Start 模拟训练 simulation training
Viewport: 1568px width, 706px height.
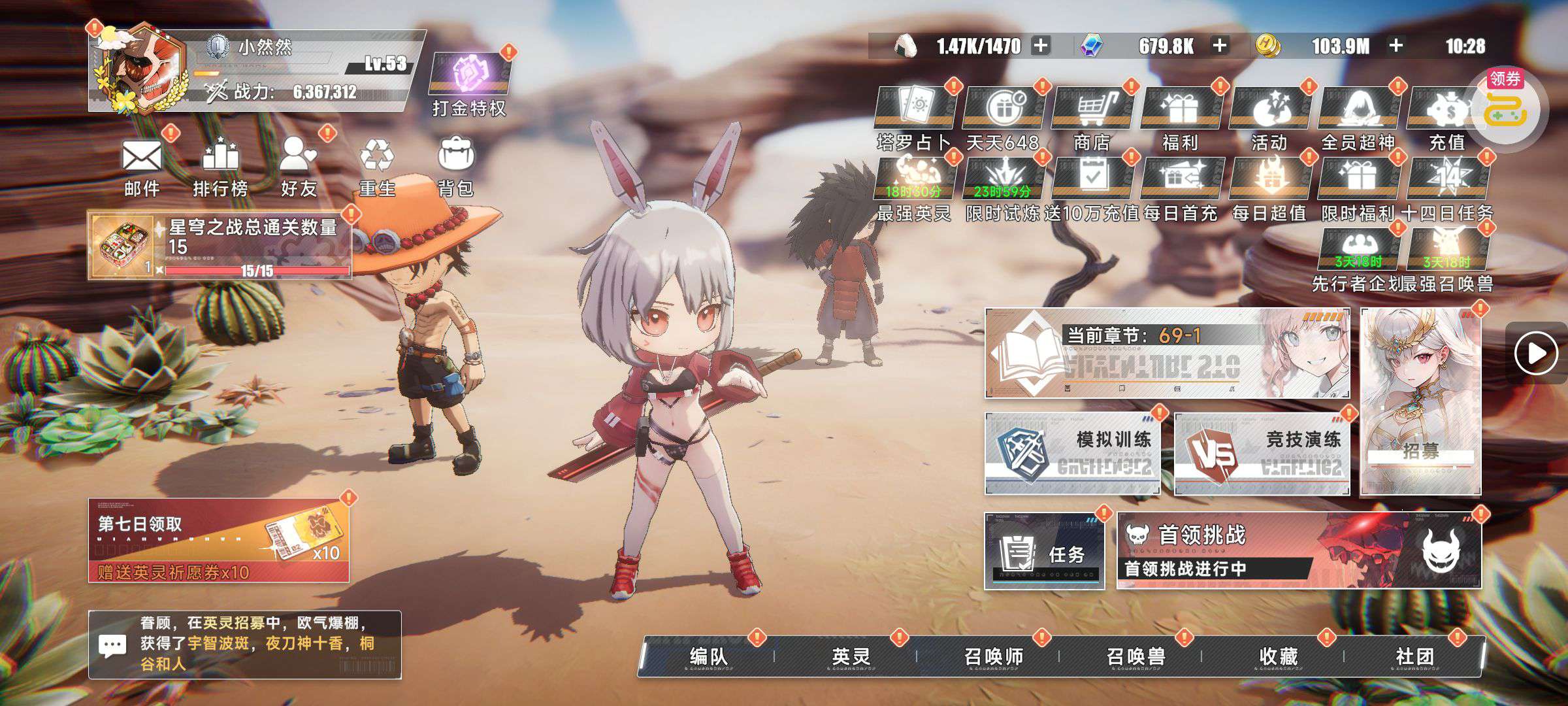click(x=1072, y=453)
